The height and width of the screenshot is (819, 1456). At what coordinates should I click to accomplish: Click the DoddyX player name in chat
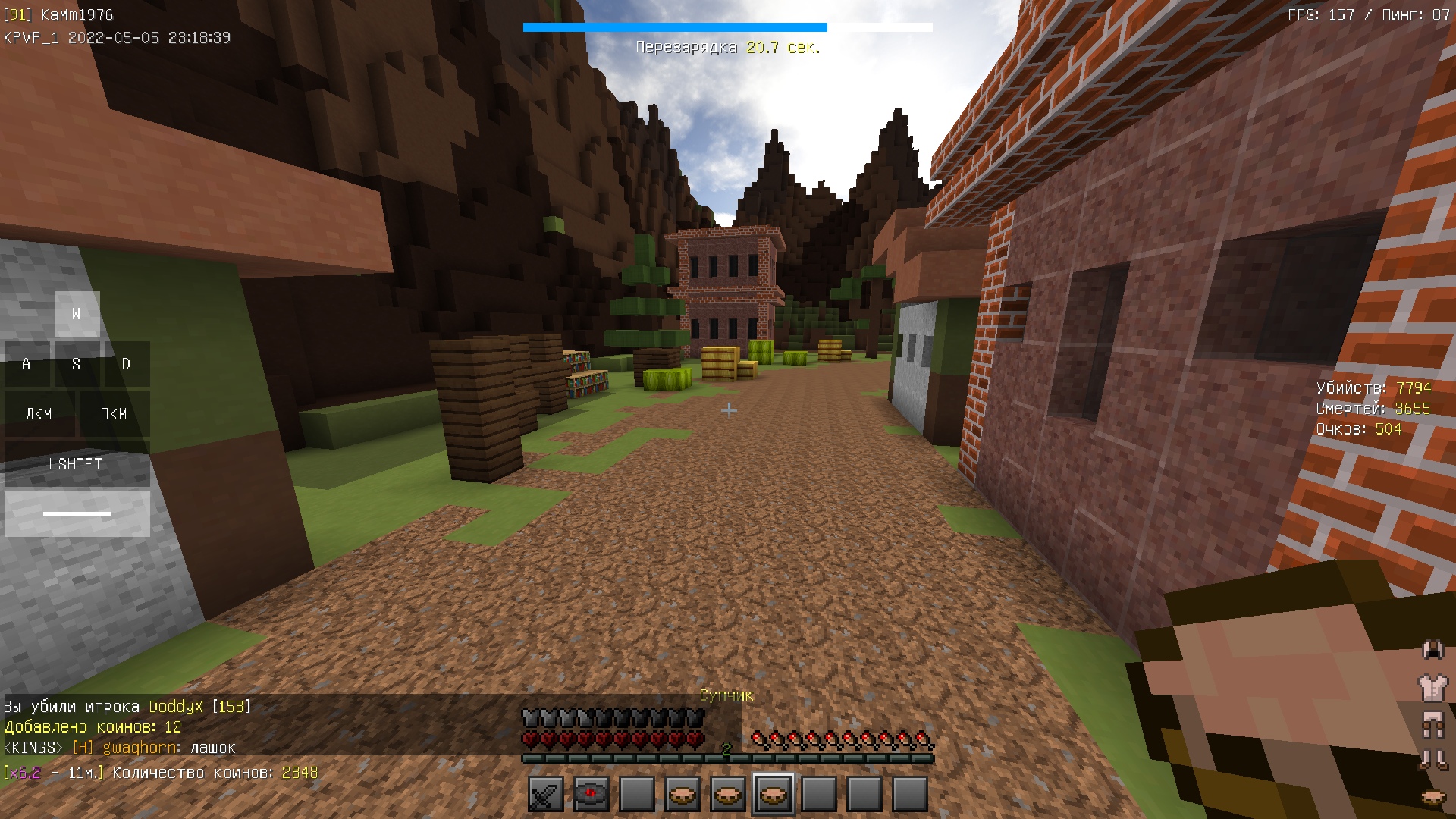(177, 706)
